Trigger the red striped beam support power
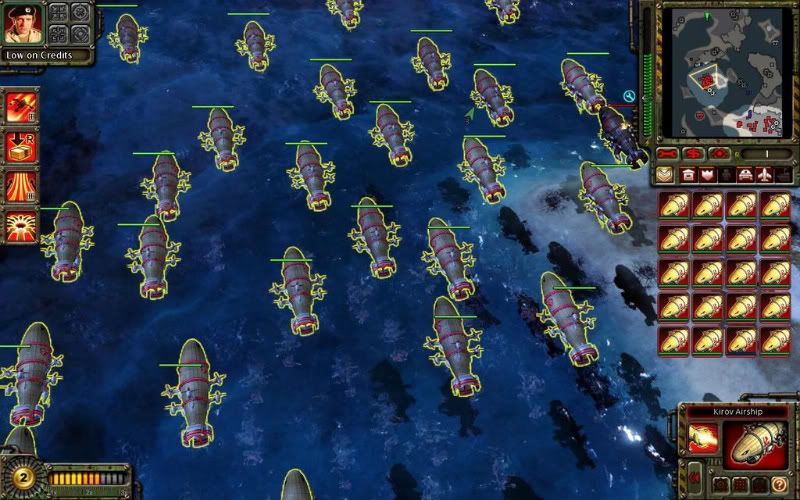The width and height of the screenshot is (800, 500). [20, 186]
